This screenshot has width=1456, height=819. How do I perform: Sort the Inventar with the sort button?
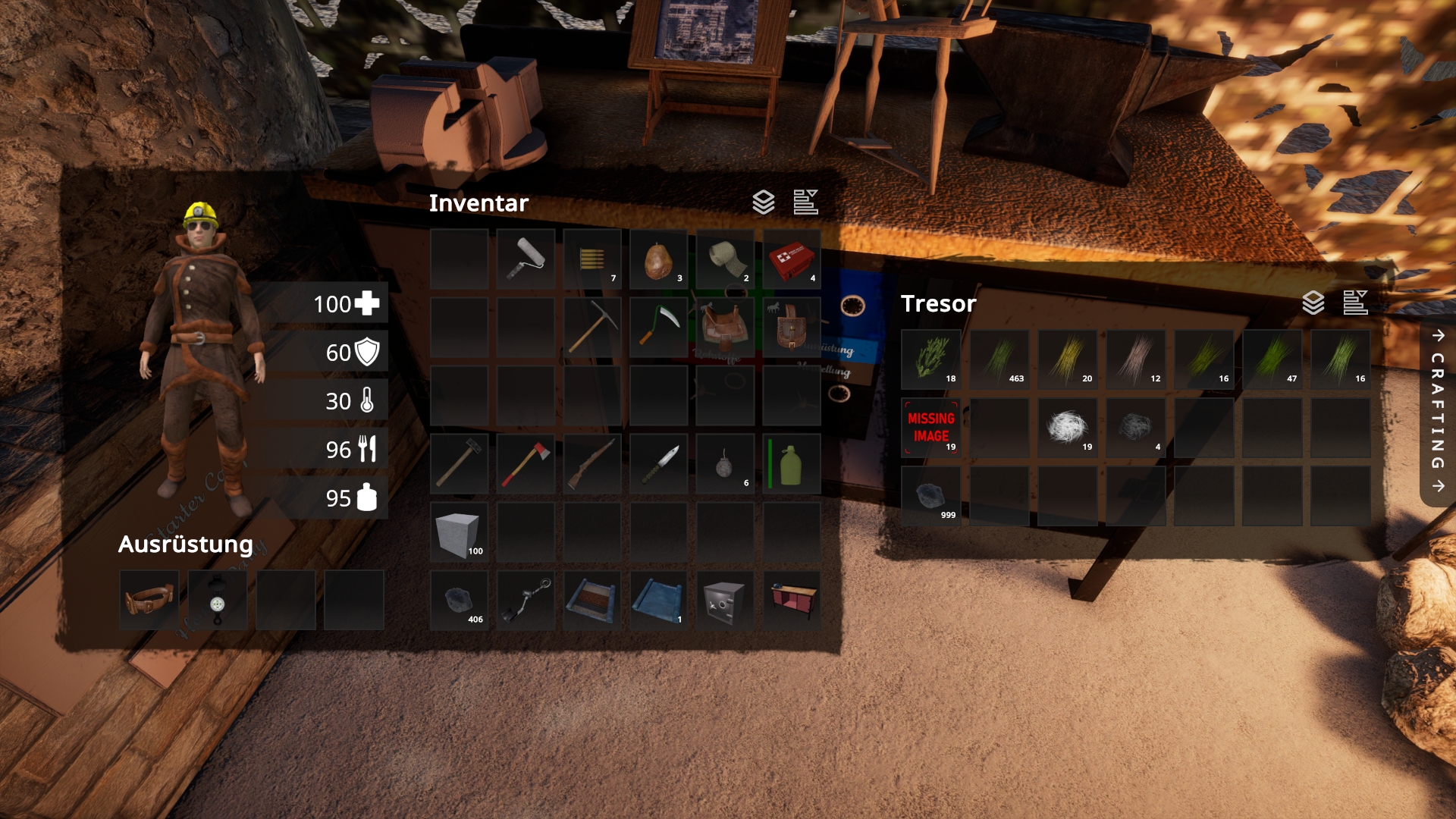[x=805, y=202]
